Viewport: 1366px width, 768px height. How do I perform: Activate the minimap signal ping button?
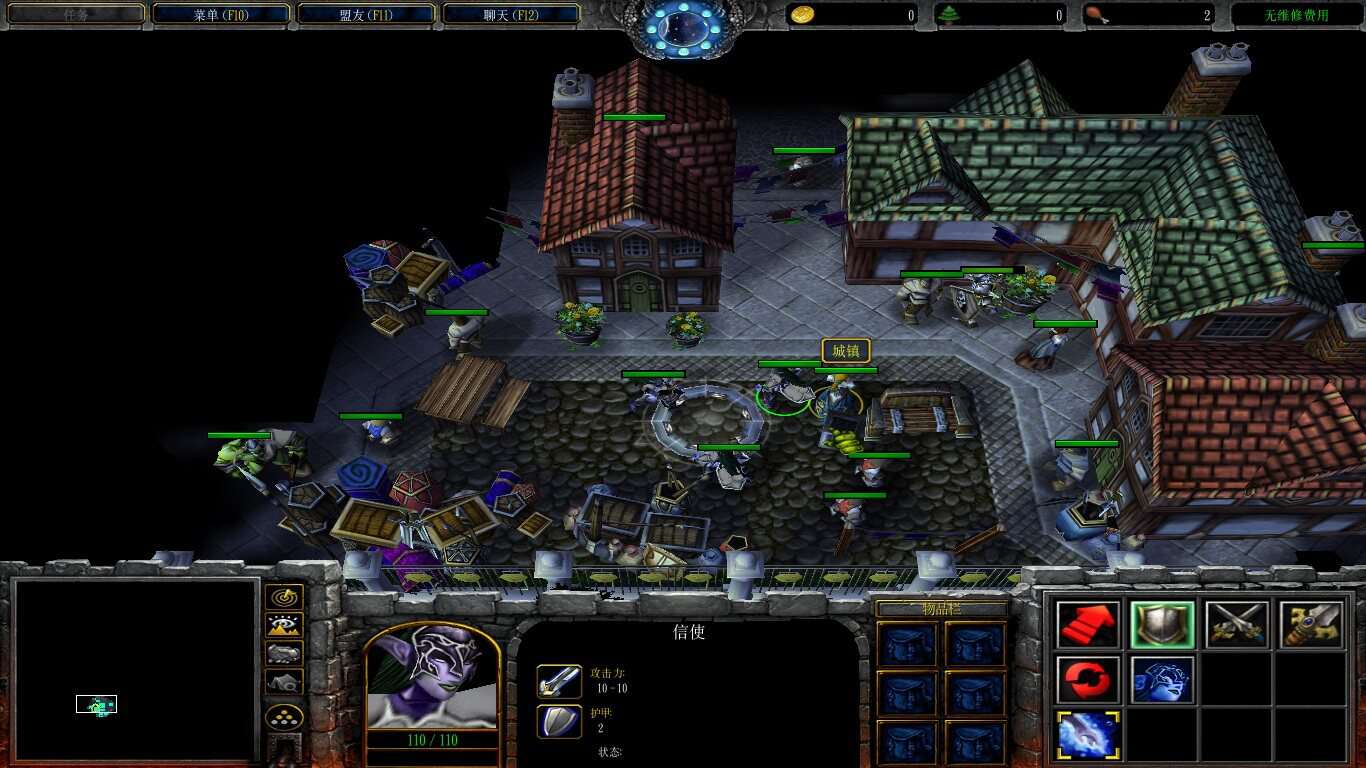[x=285, y=598]
